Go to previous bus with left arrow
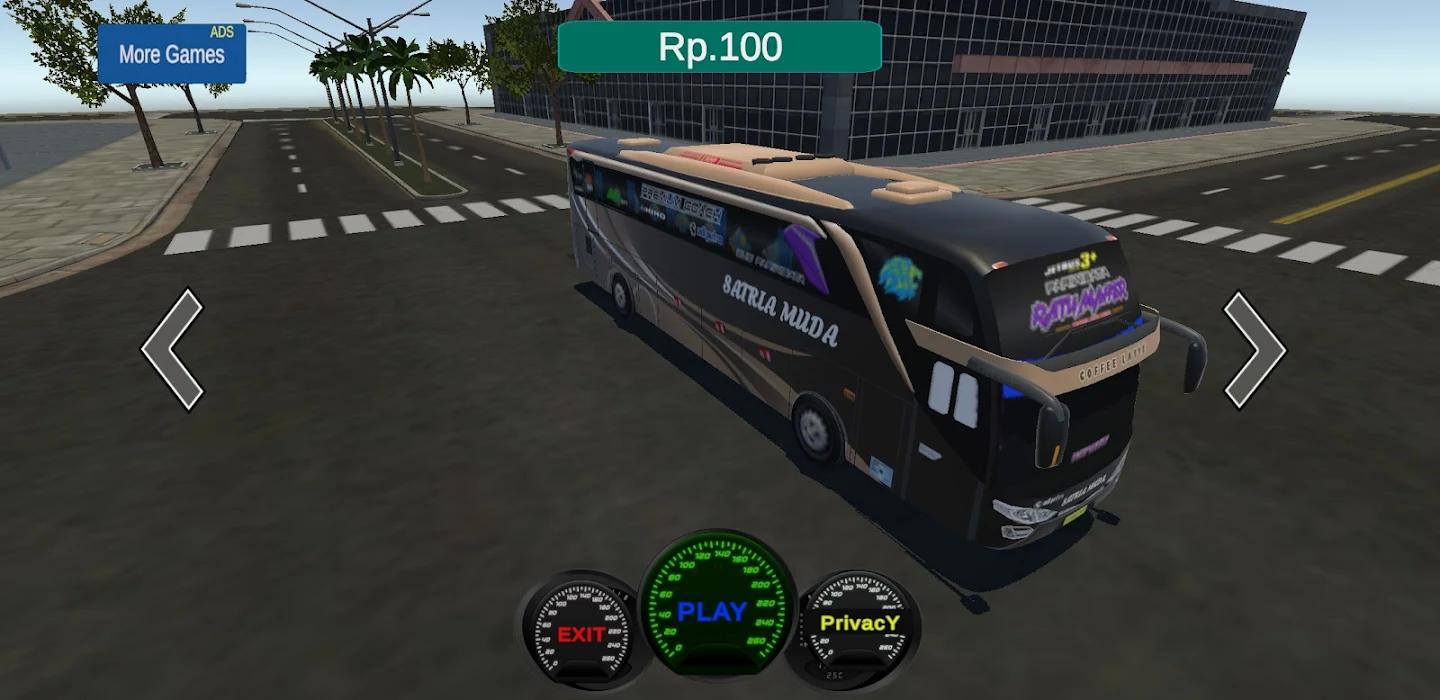Viewport: 1440px width, 700px height. [x=172, y=349]
